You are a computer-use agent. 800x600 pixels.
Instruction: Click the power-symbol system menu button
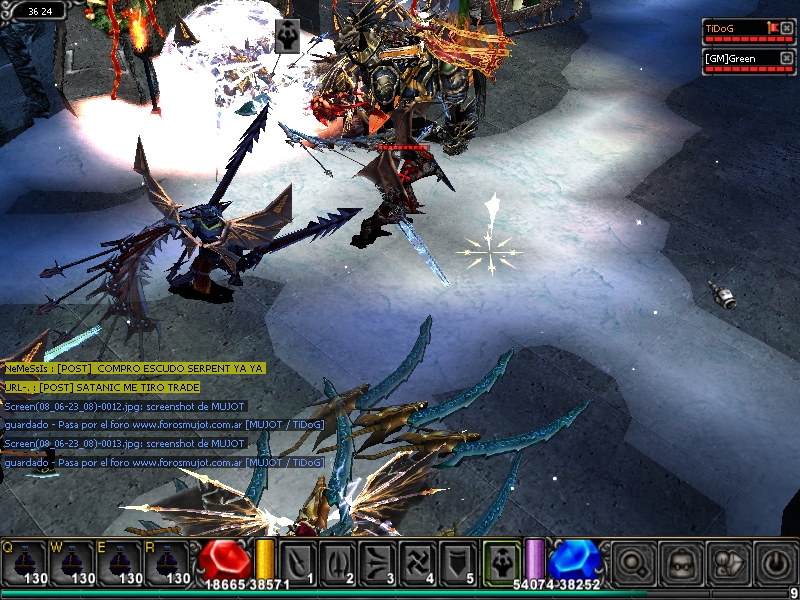[x=773, y=562]
